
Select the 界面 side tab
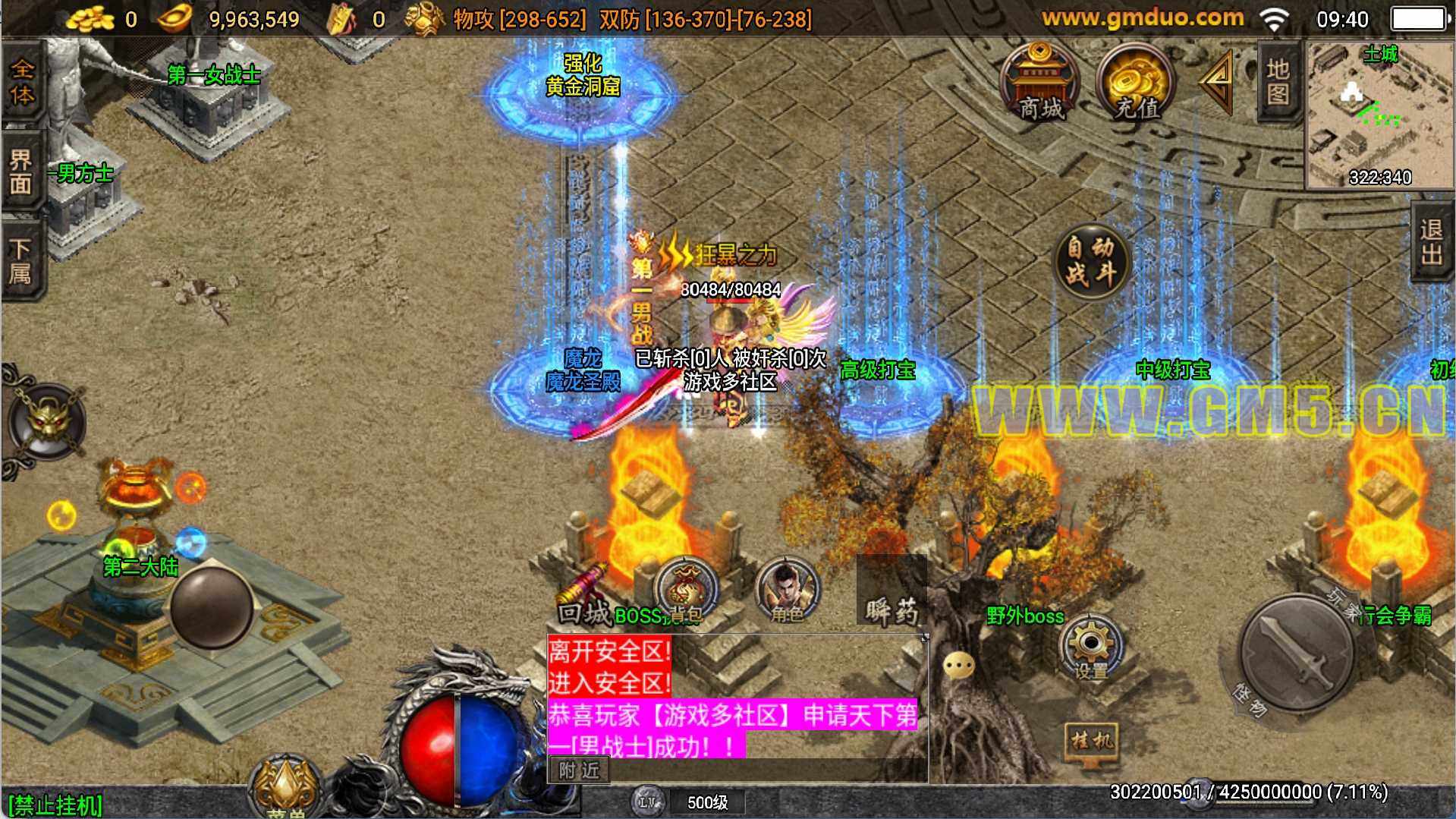pos(21,172)
